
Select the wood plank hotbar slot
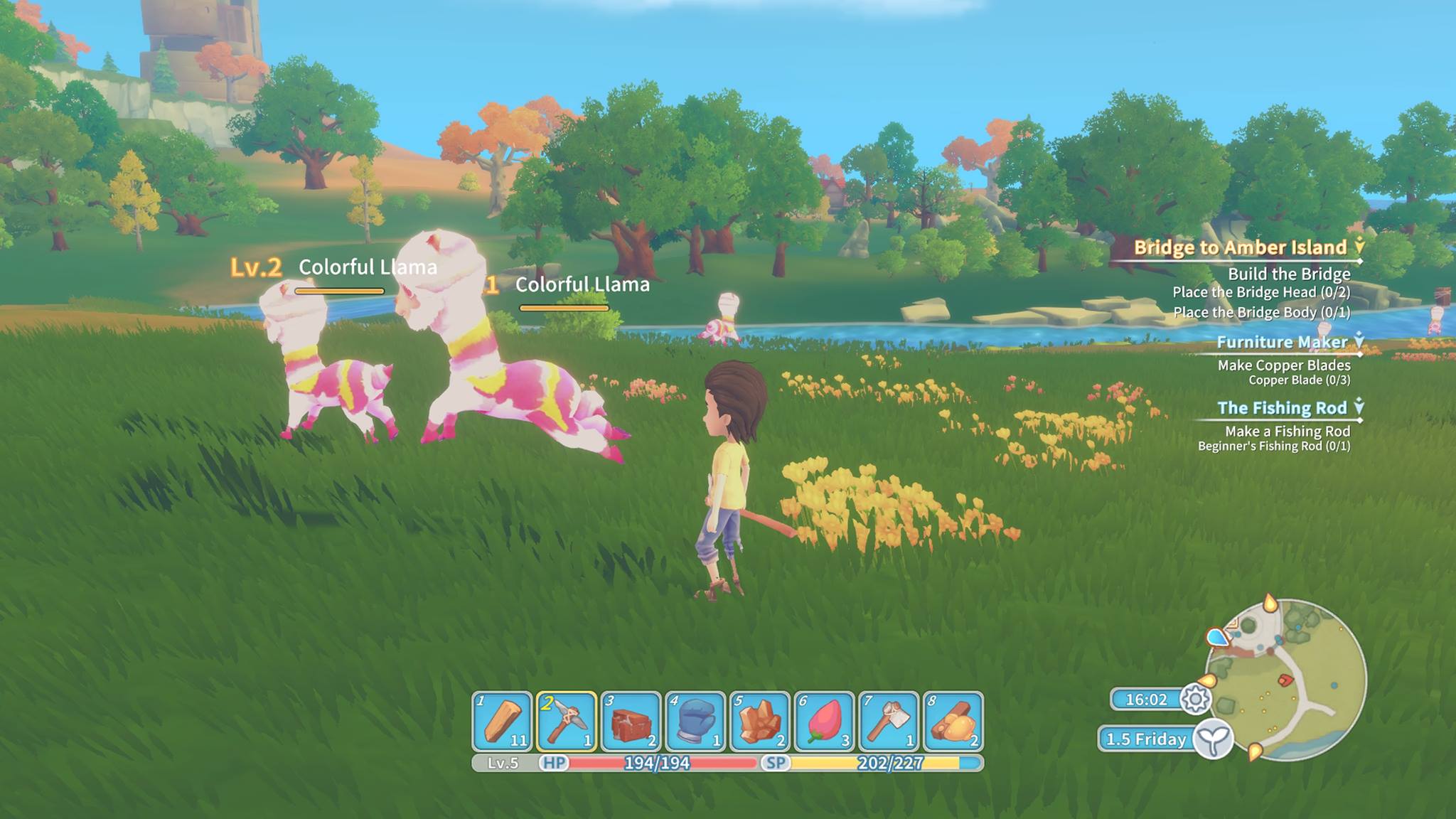coord(502,721)
